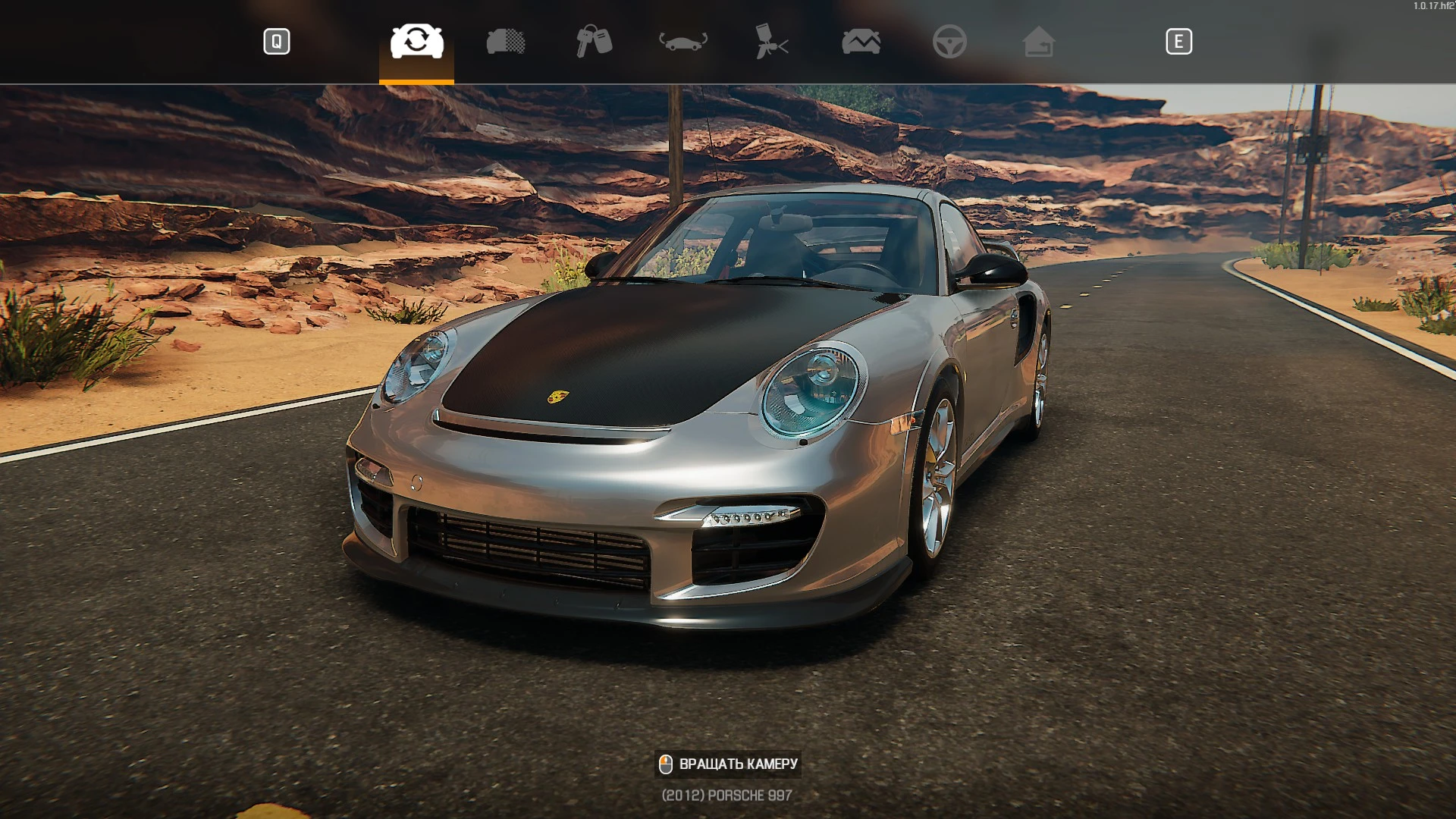Click the (2012) PORSCHE 997 label
The height and width of the screenshot is (819, 1456).
pyautogui.click(x=725, y=794)
